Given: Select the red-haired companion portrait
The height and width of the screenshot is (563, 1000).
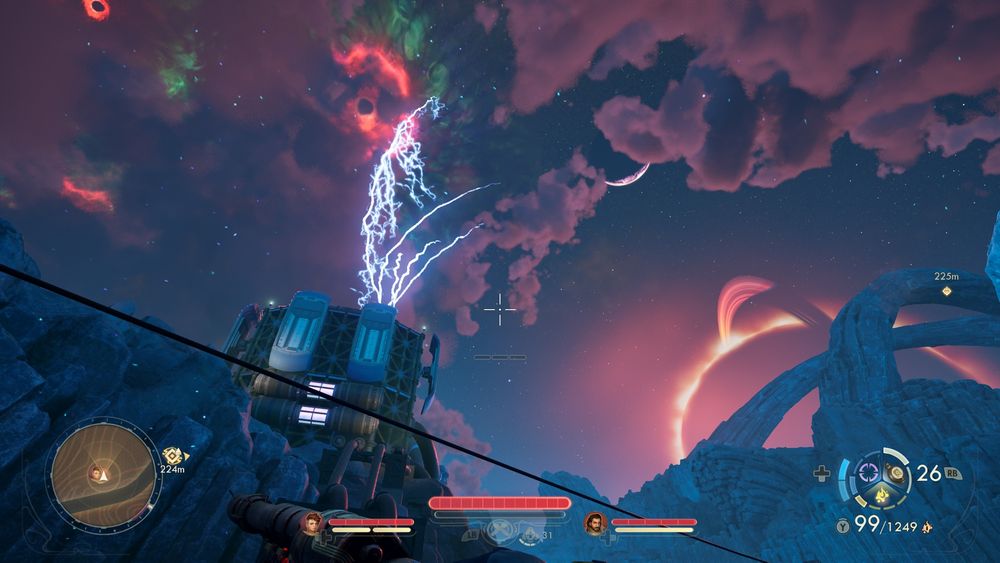Looking at the screenshot, I should point(313,521).
